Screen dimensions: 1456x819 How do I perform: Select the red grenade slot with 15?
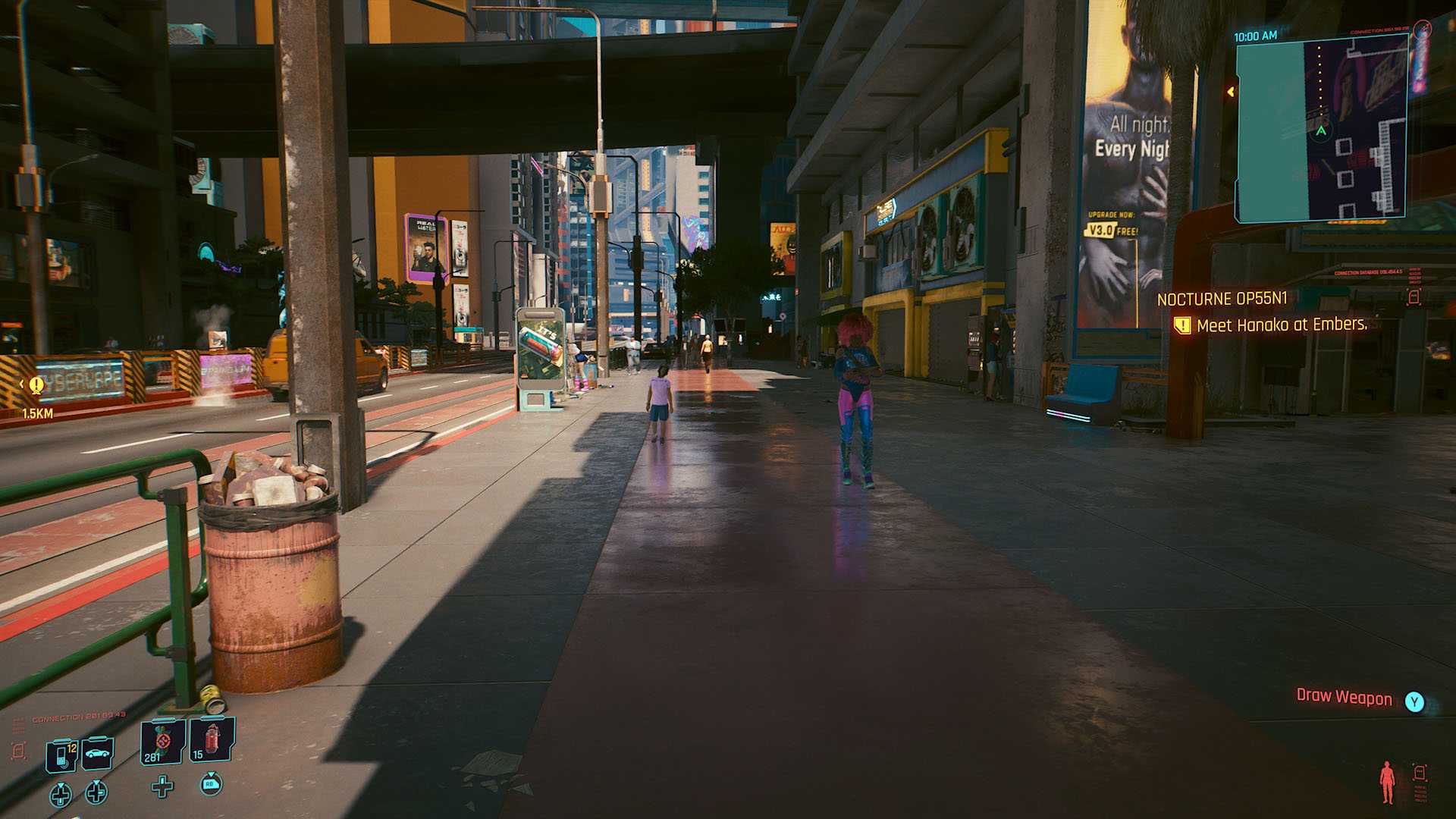coord(212,740)
